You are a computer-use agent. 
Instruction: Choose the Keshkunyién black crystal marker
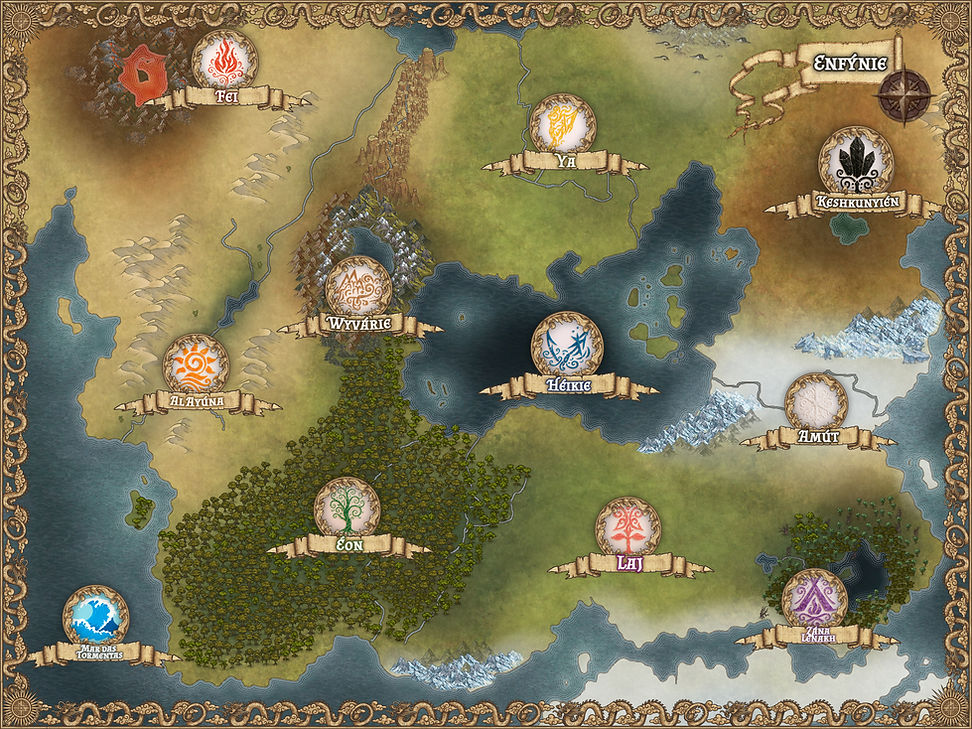pos(855,159)
